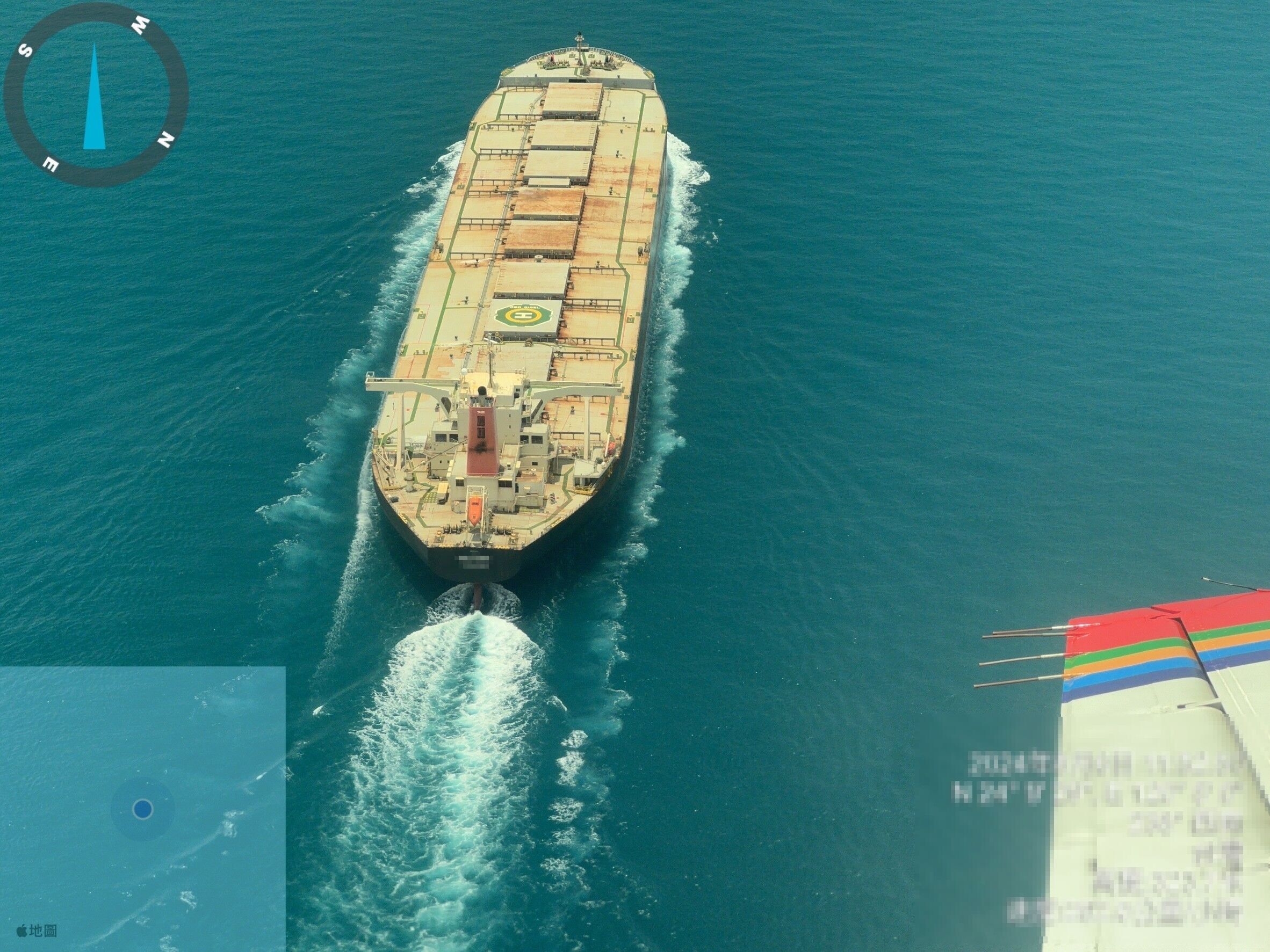Image resolution: width=1270 pixels, height=952 pixels.
Task: Click the compass dial overlay
Action: click(x=96, y=94)
